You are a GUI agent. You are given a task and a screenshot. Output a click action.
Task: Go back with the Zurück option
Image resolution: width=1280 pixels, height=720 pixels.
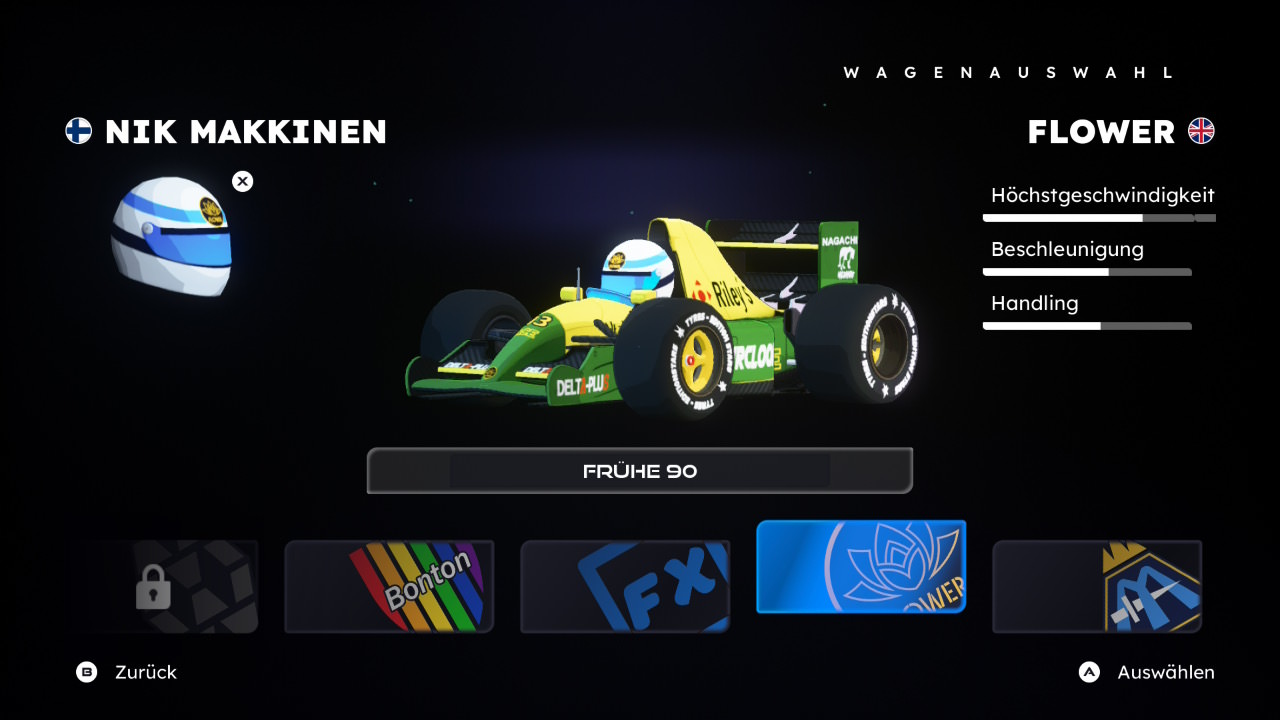127,672
